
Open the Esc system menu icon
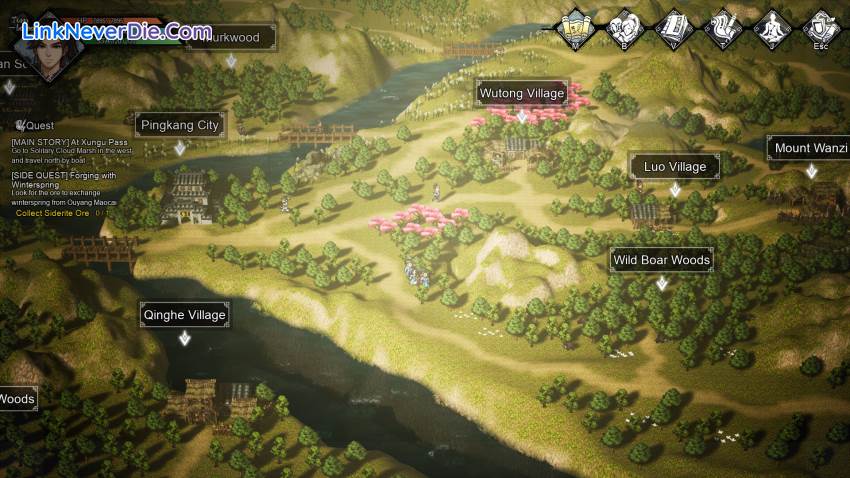pos(821,25)
